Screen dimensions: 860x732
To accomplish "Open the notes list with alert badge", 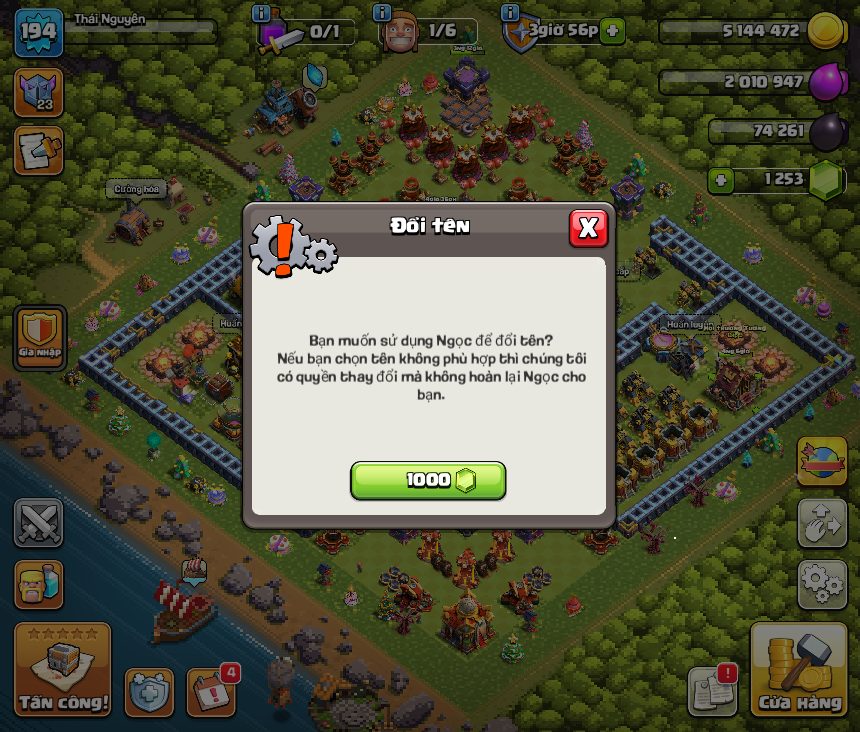I will point(712,690).
